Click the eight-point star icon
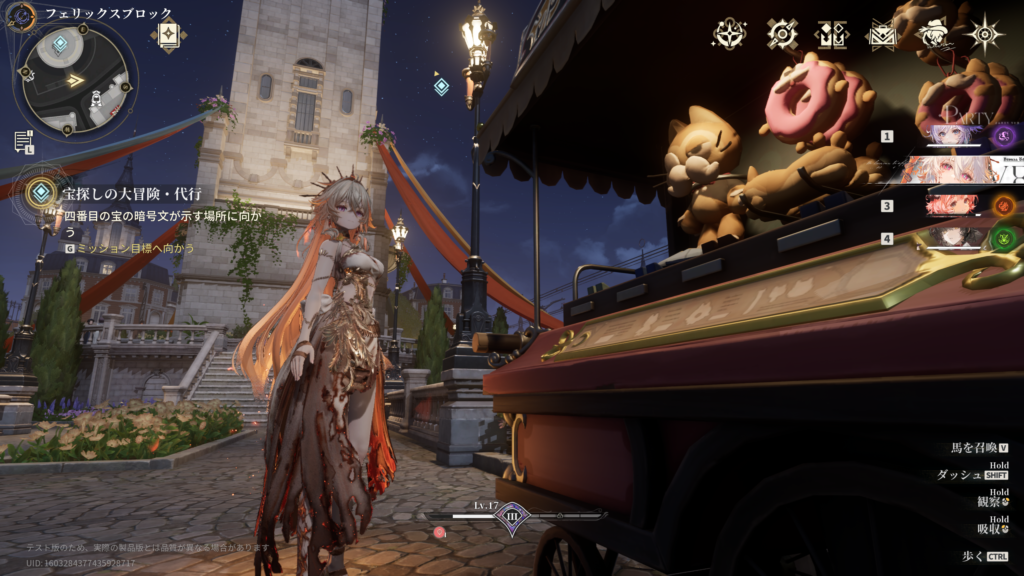This screenshot has width=1024, height=576. coord(985,34)
